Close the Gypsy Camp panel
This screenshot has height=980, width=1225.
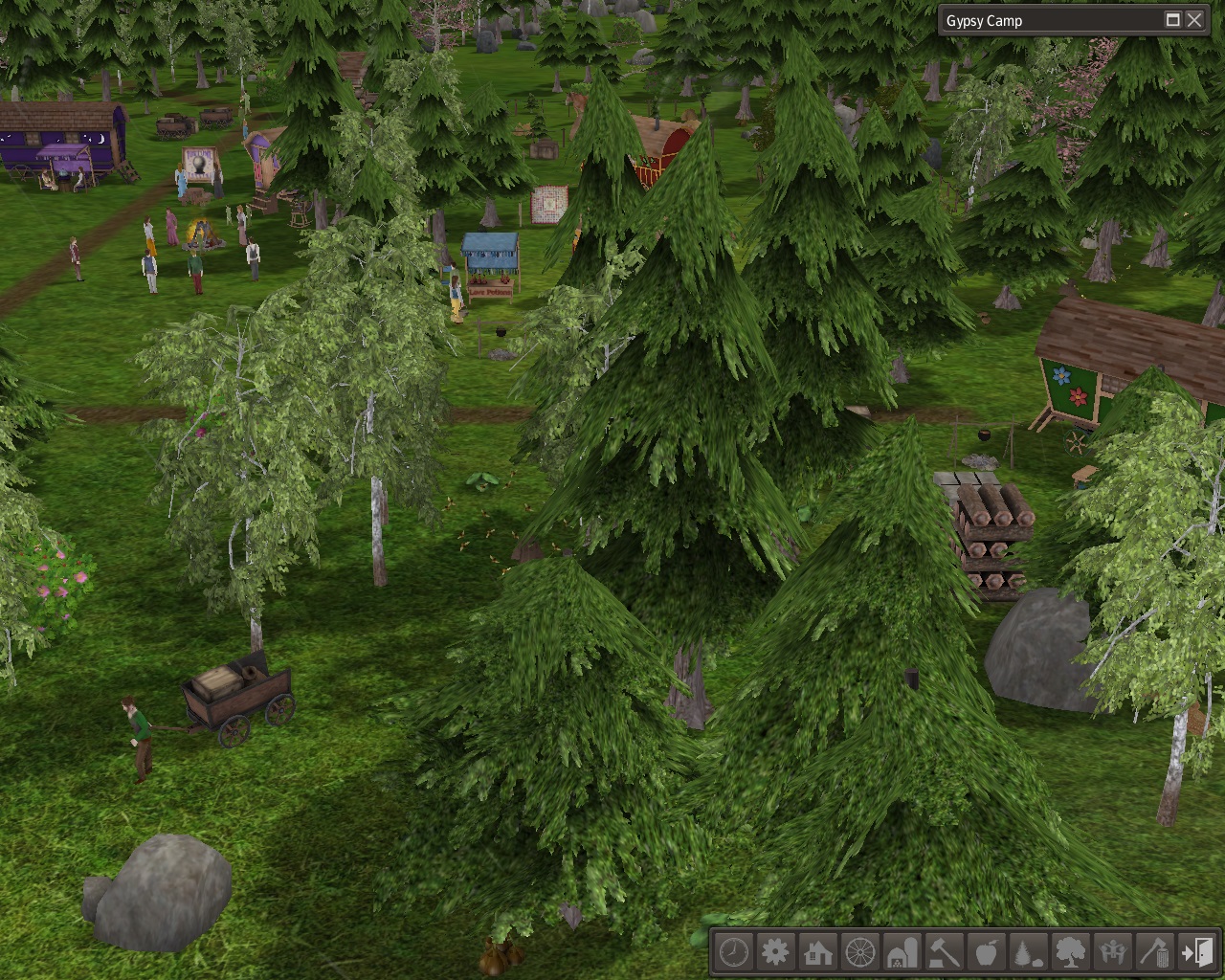[x=1194, y=20]
